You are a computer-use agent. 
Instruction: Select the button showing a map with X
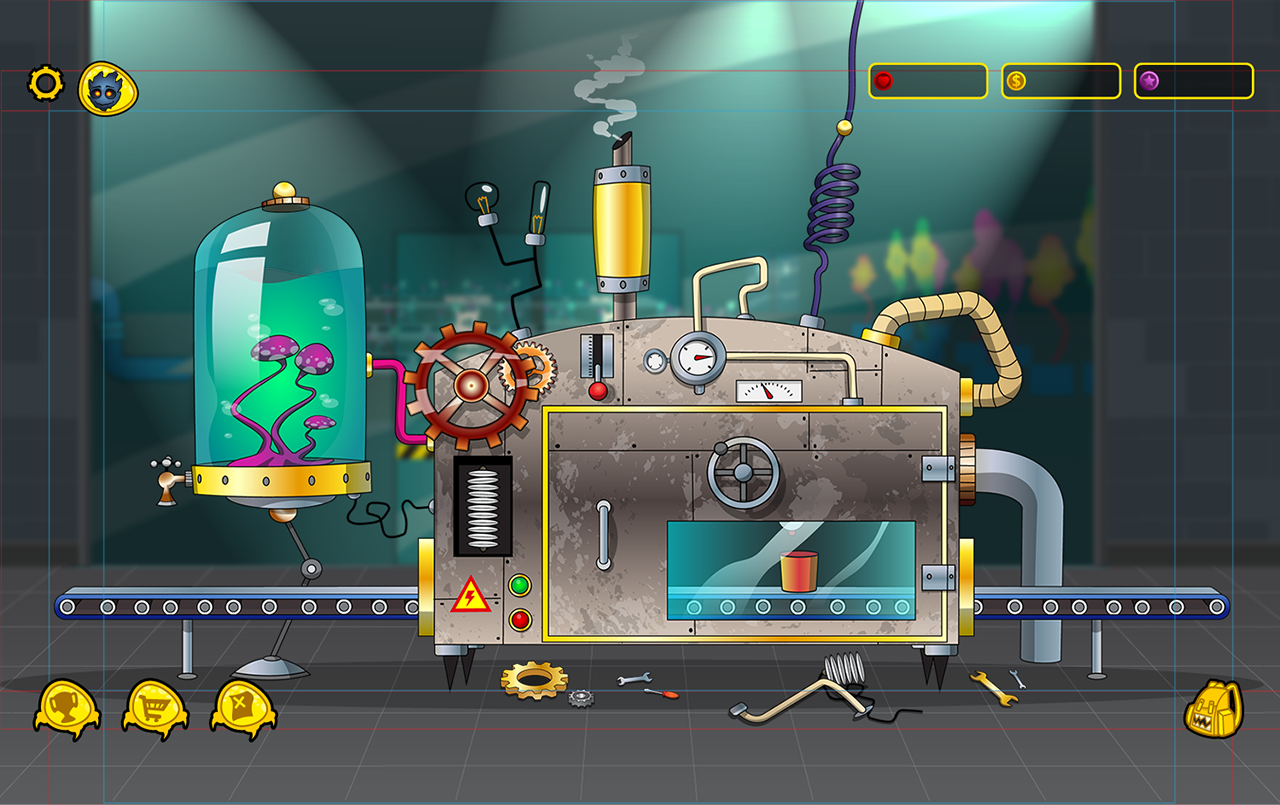click(243, 707)
